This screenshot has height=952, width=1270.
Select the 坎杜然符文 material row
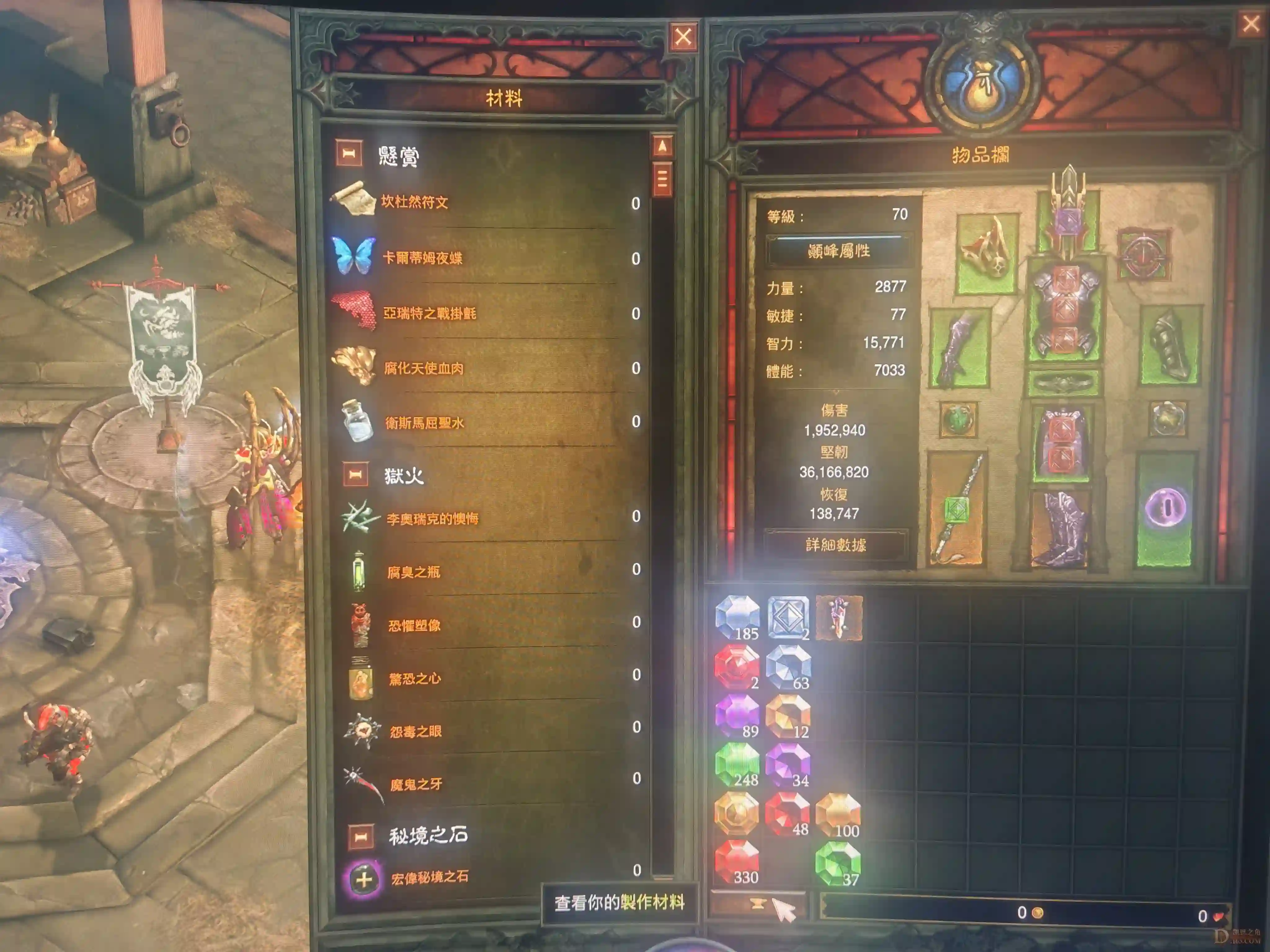click(413, 202)
